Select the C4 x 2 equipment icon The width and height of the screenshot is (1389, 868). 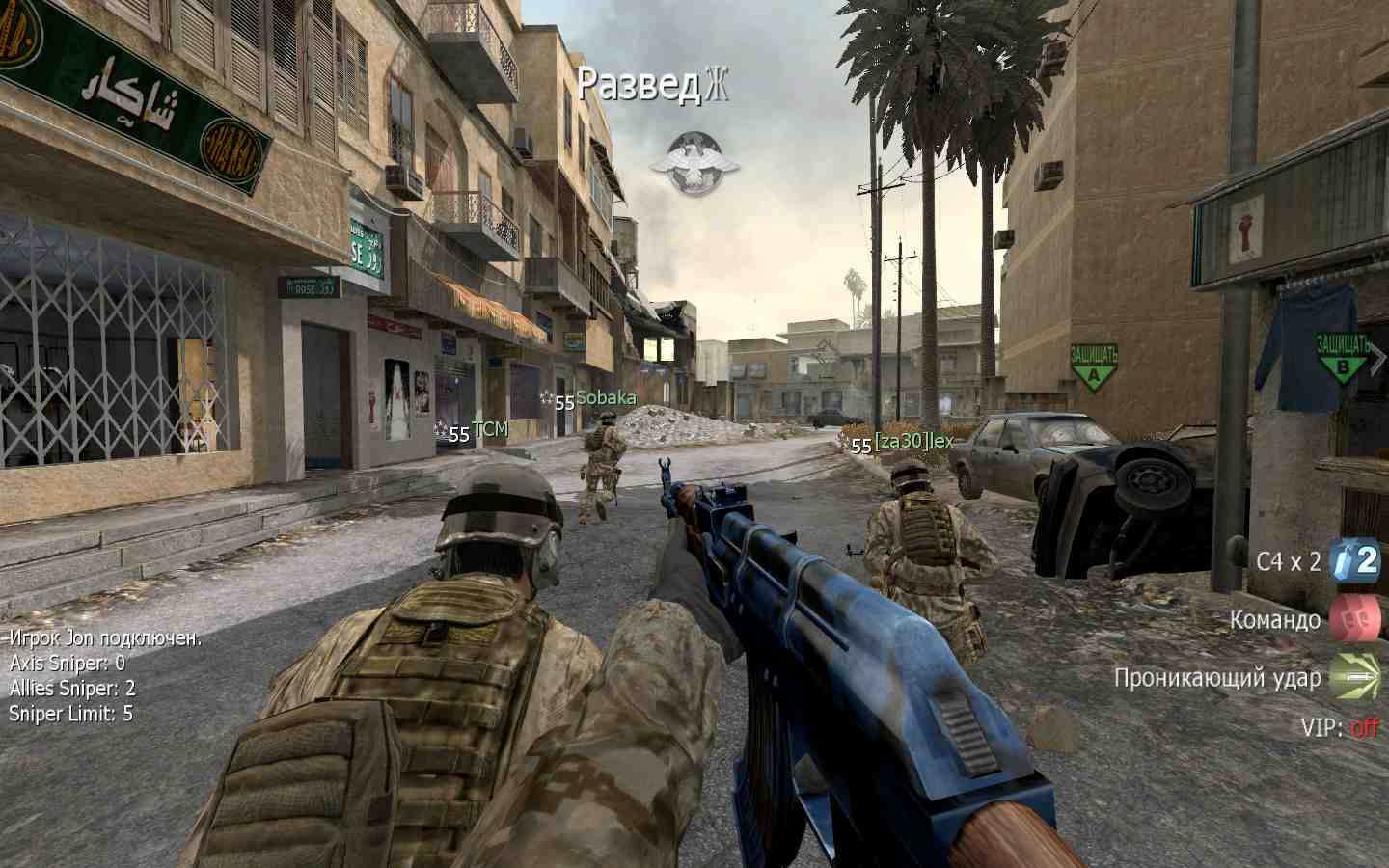(x=1354, y=560)
